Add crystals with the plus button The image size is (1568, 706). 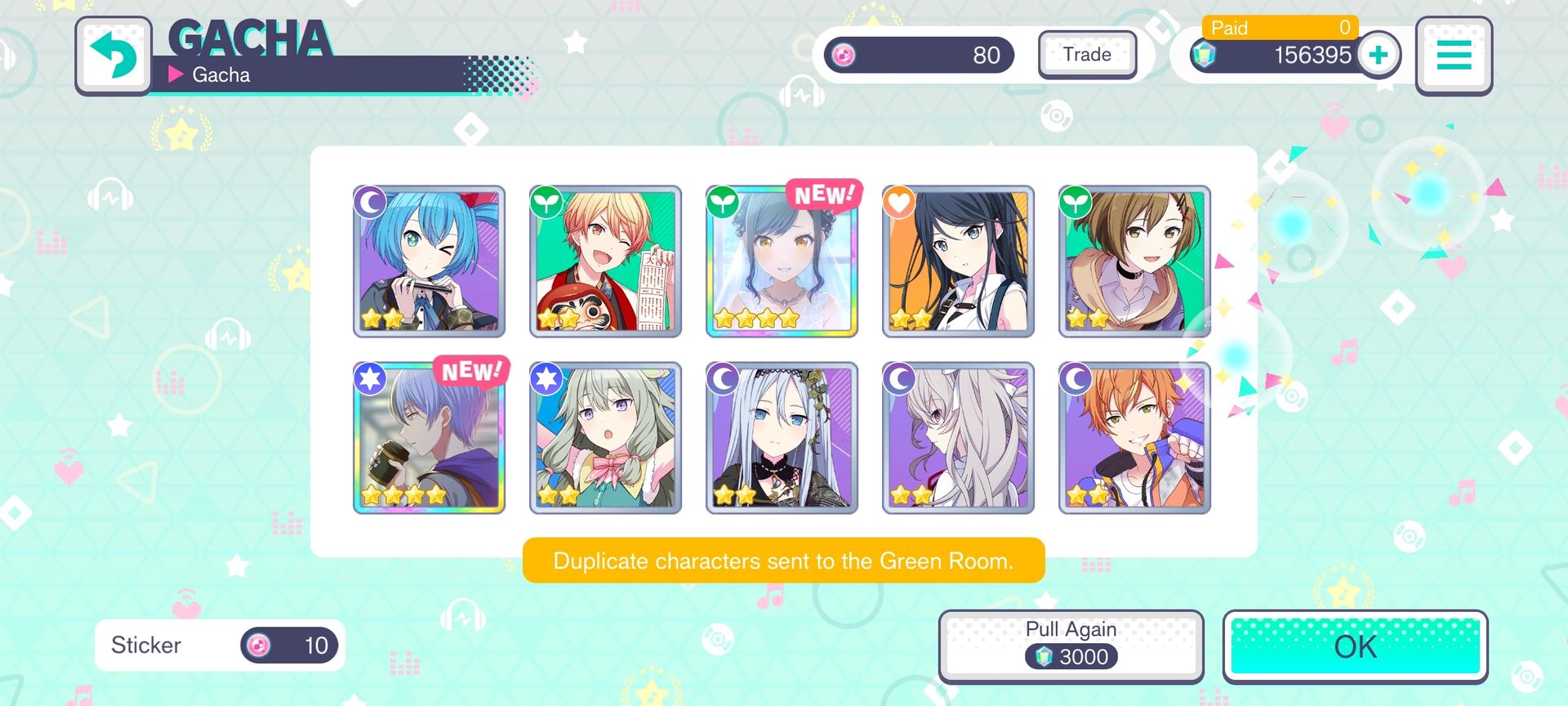point(1379,55)
